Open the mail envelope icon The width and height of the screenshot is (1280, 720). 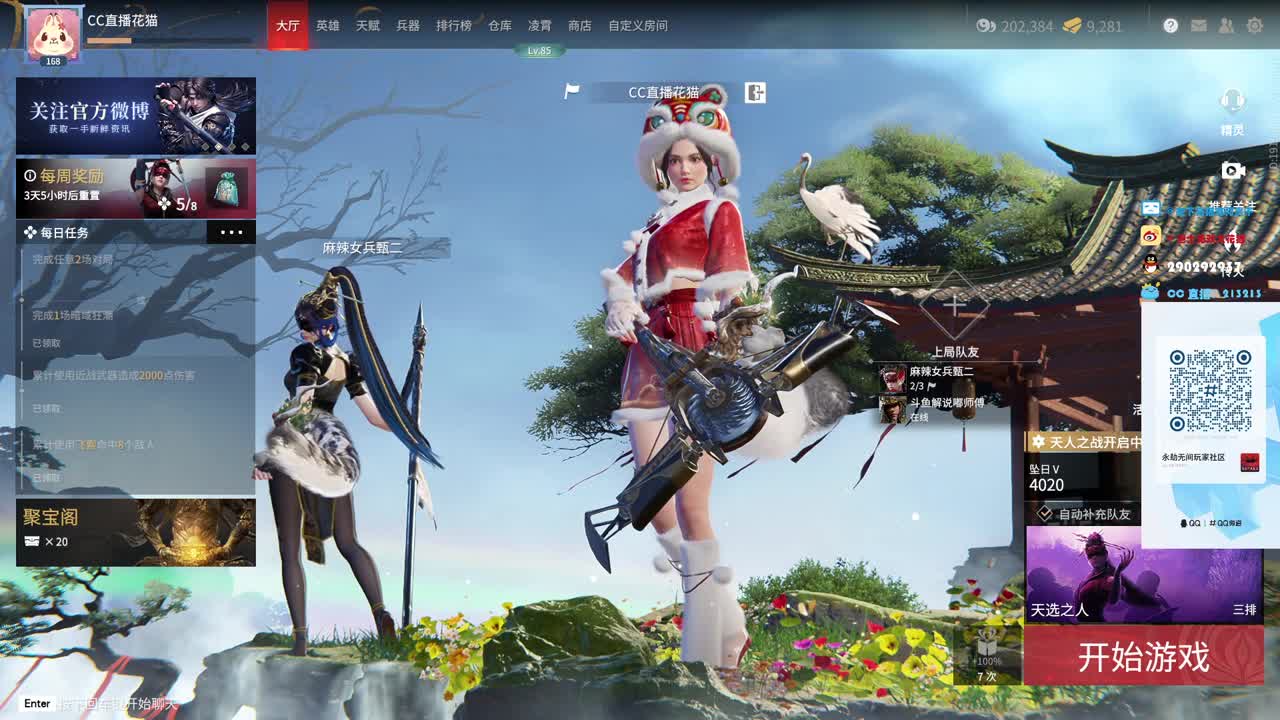1199,26
